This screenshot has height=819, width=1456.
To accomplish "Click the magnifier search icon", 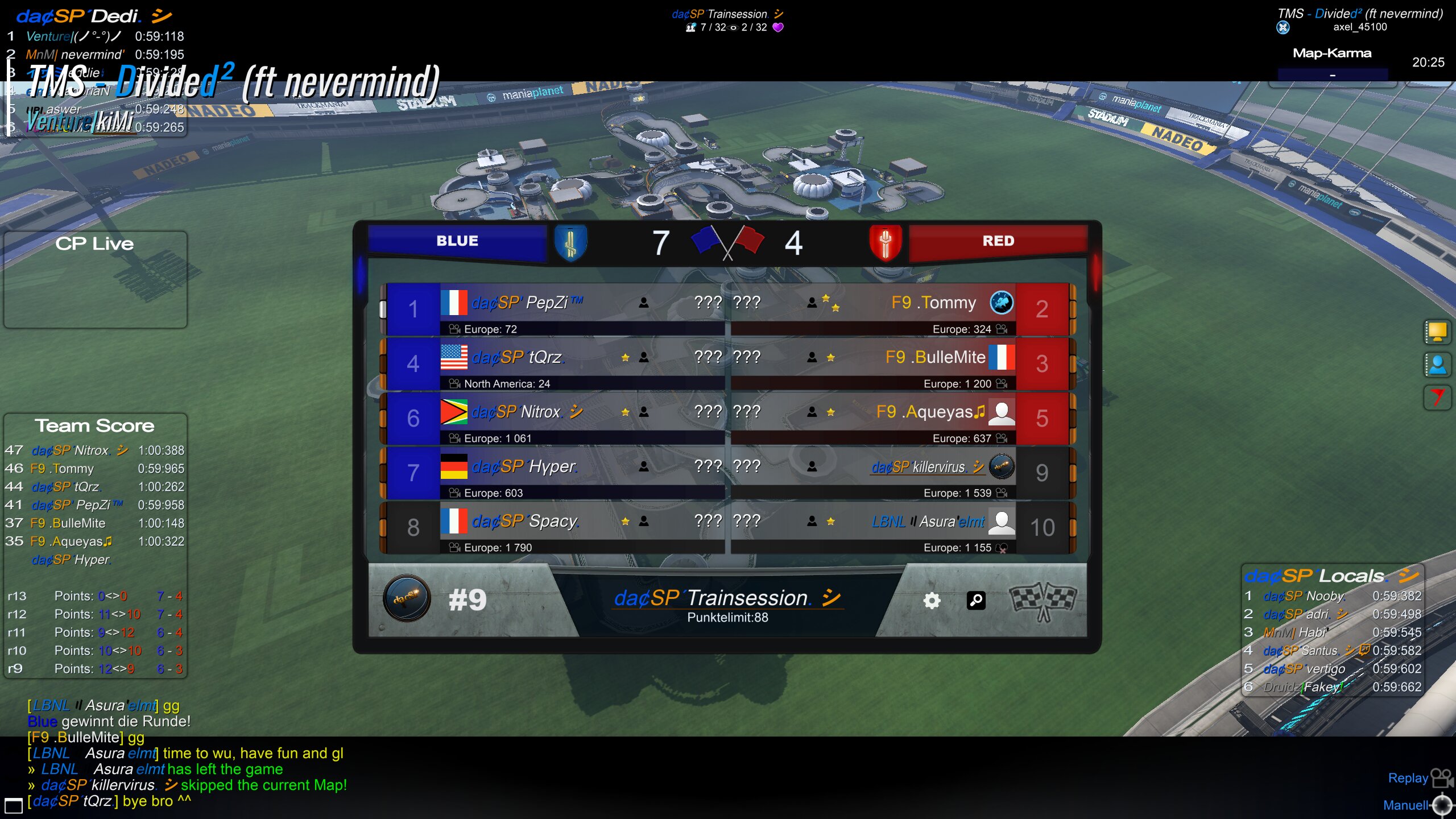I will pyautogui.click(x=976, y=601).
